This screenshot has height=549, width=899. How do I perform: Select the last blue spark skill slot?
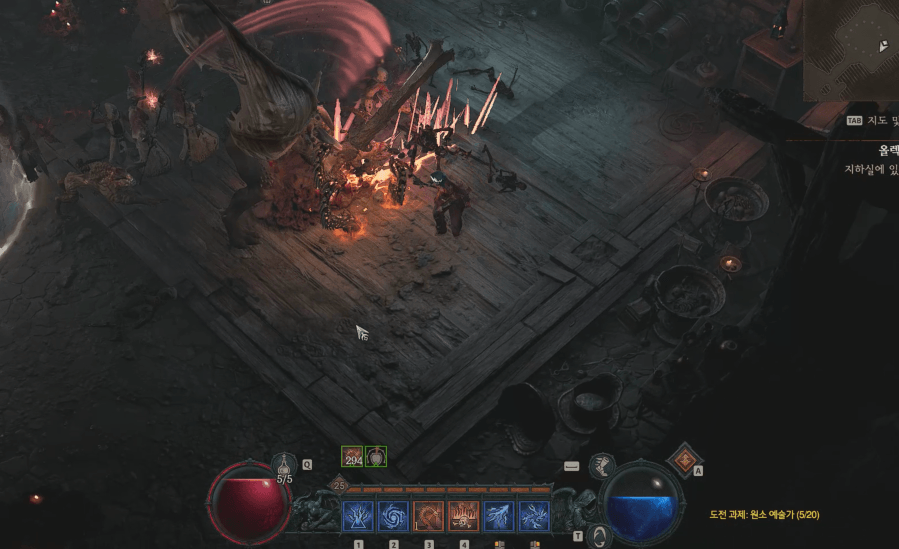(x=533, y=516)
